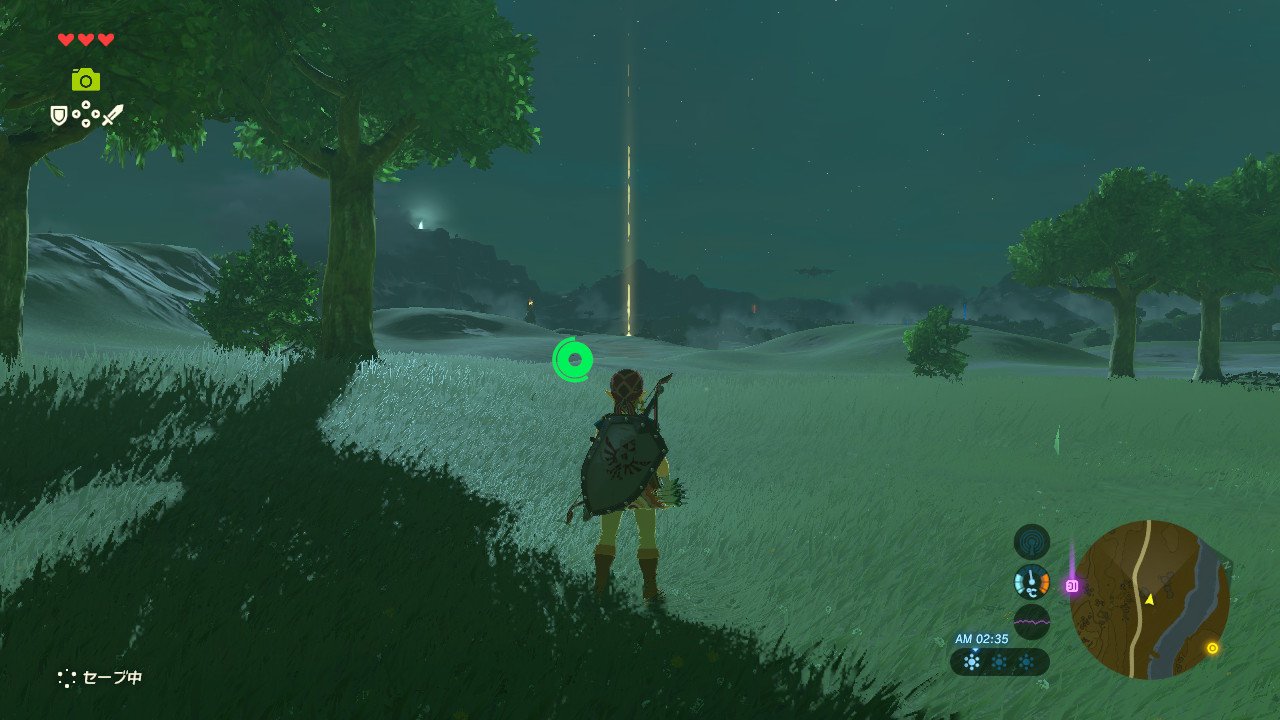Click the weather forecast strip
The width and height of the screenshot is (1280, 720).
[x=999, y=662]
